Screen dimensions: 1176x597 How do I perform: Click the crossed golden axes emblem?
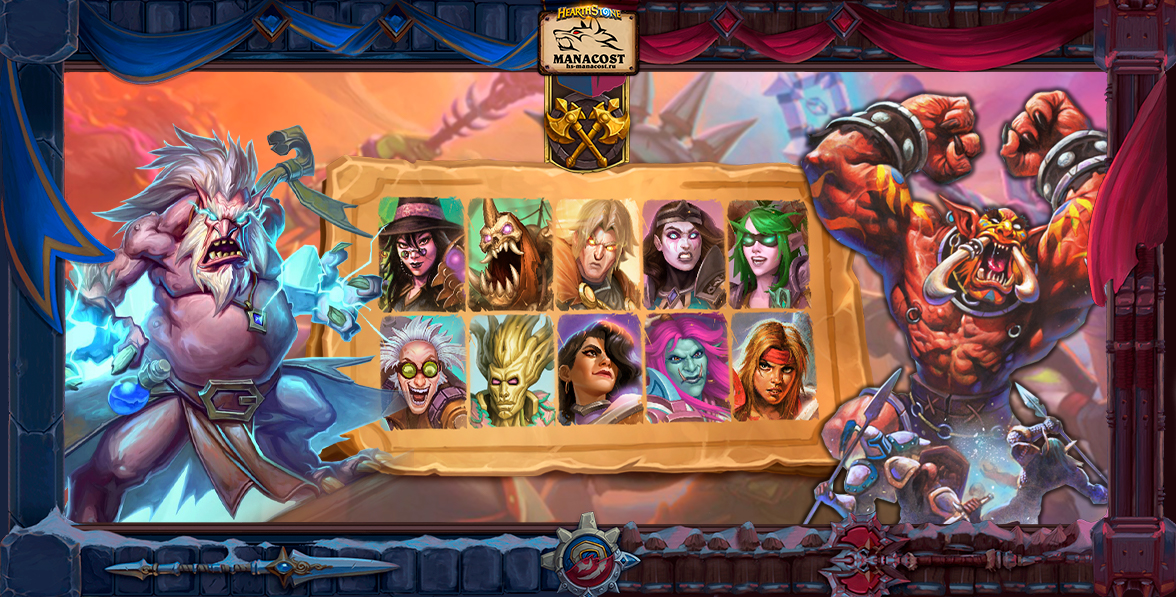588,125
